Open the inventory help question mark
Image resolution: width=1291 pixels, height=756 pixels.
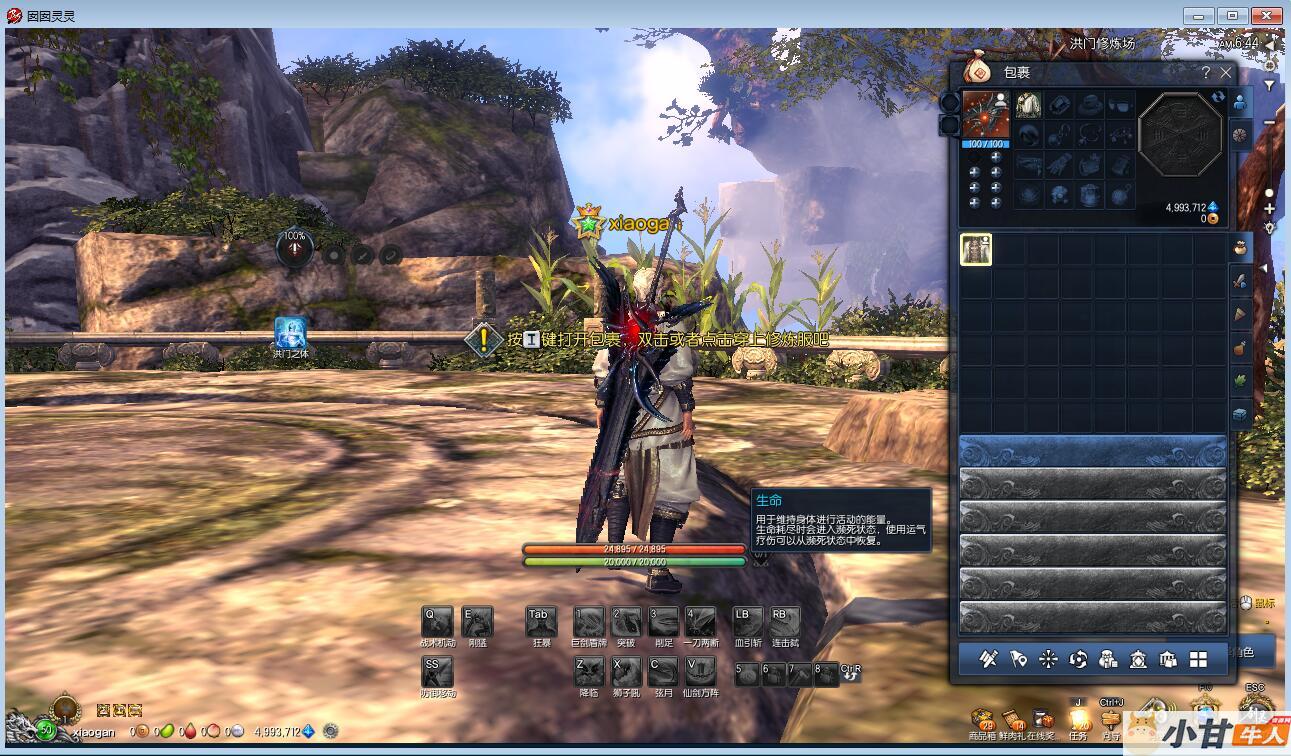click(1205, 73)
